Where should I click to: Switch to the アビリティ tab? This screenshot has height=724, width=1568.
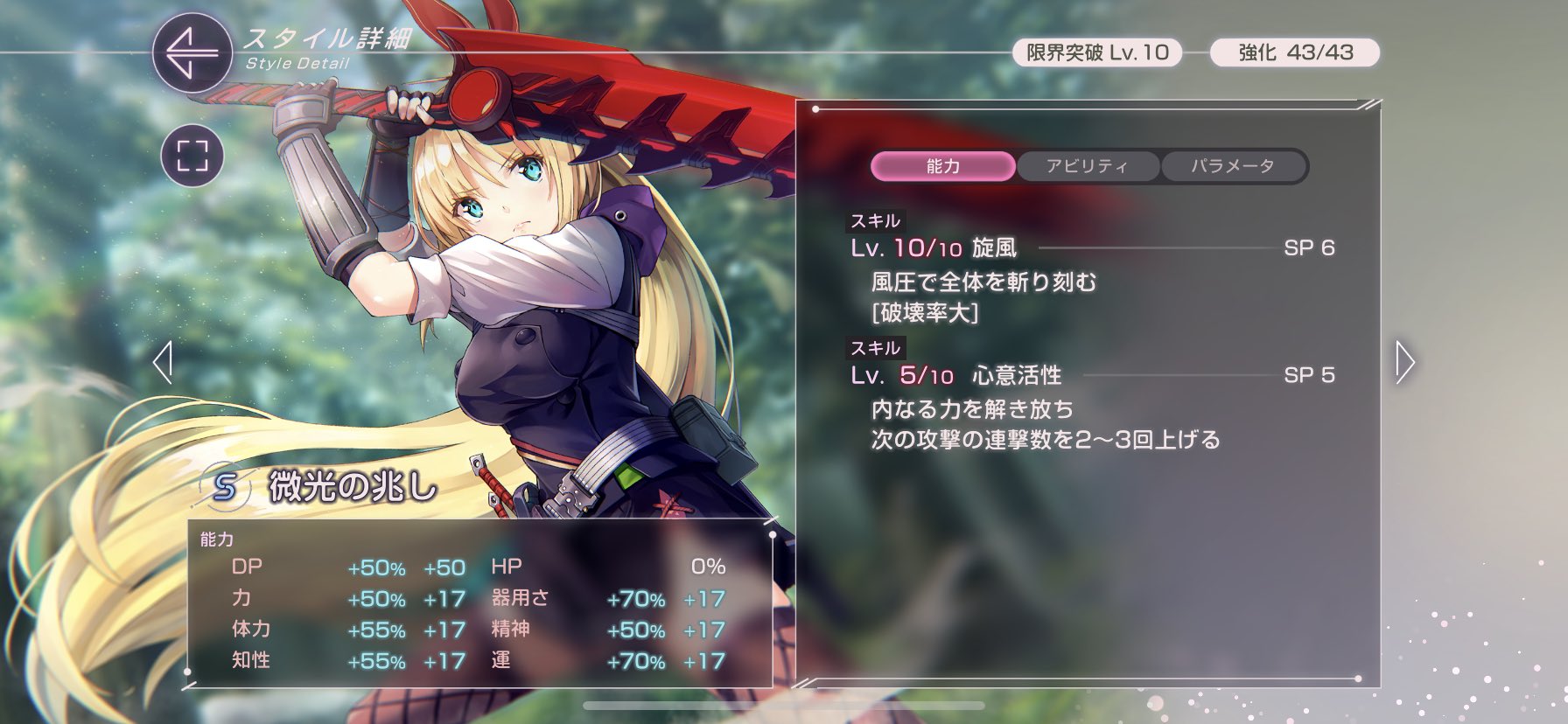(x=1088, y=166)
